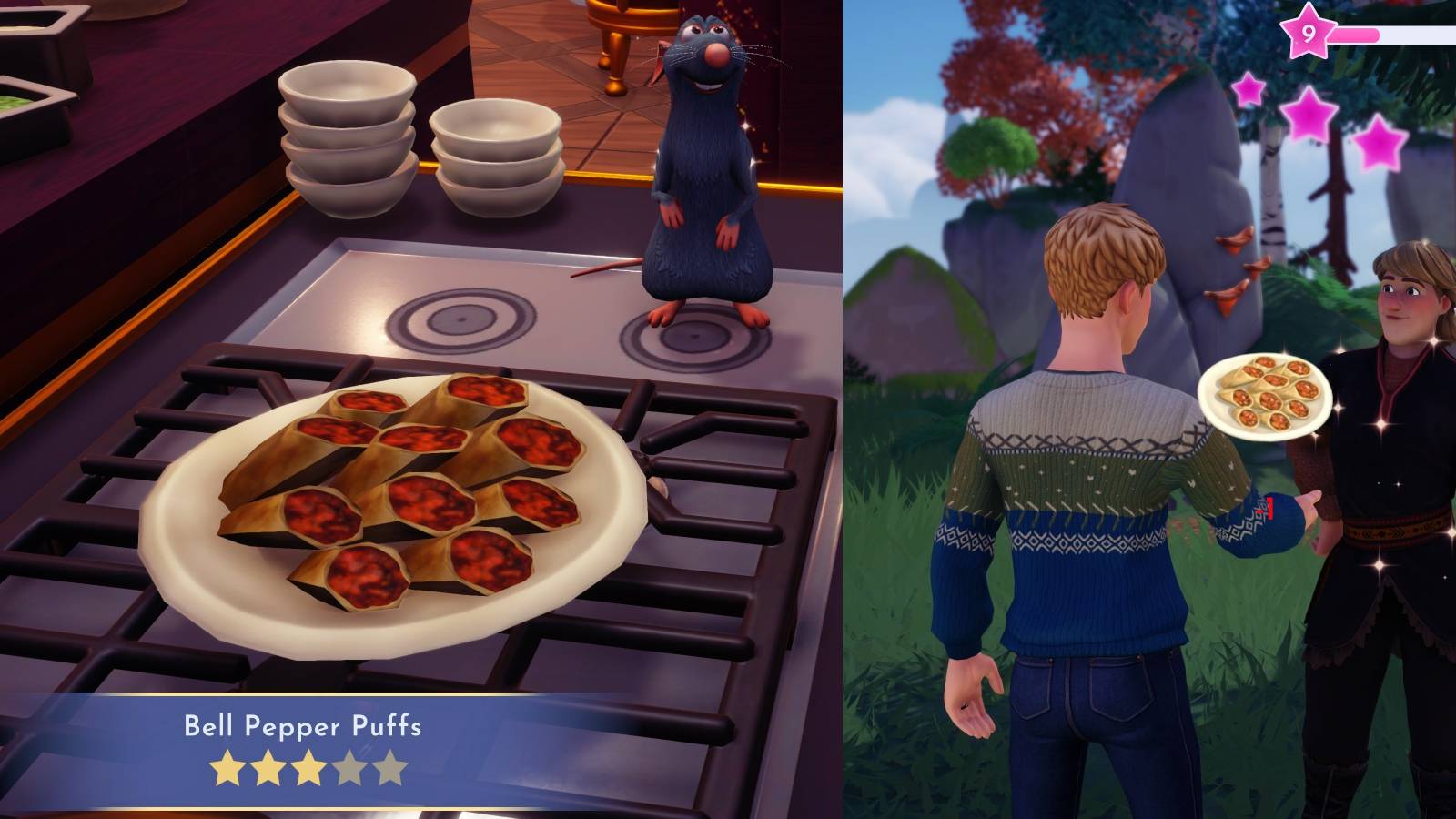Image resolution: width=1456 pixels, height=819 pixels.
Task: Select the left stack of white bowls
Action: coord(349,141)
